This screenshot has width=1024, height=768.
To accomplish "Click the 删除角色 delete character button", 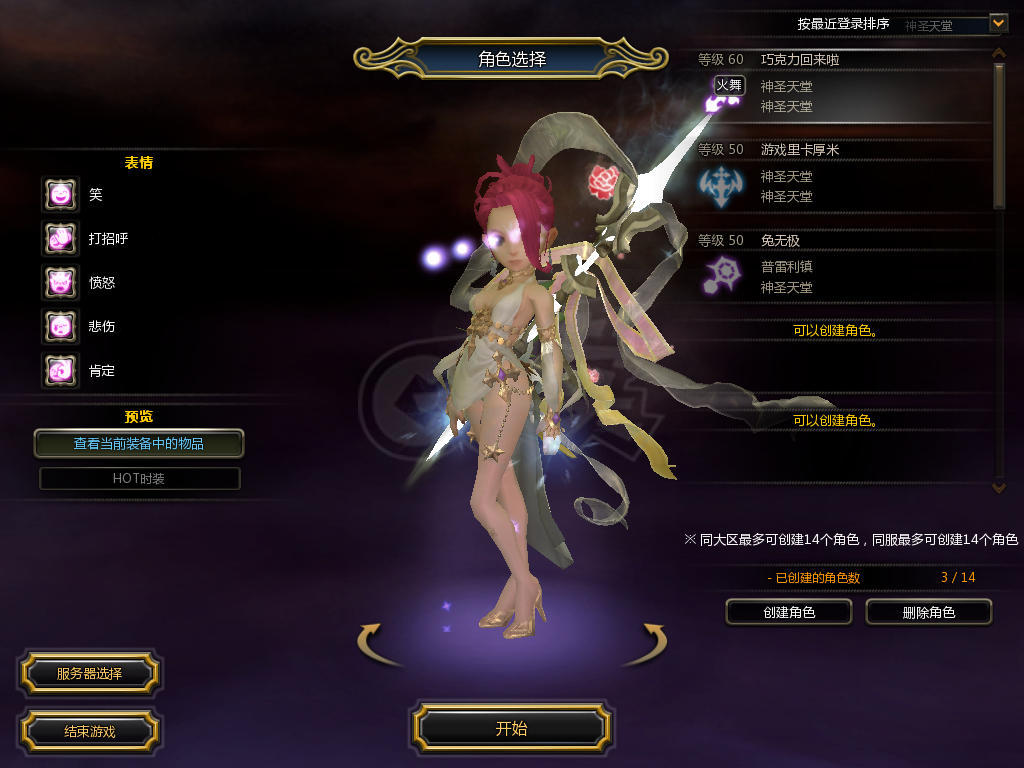I will coord(928,612).
